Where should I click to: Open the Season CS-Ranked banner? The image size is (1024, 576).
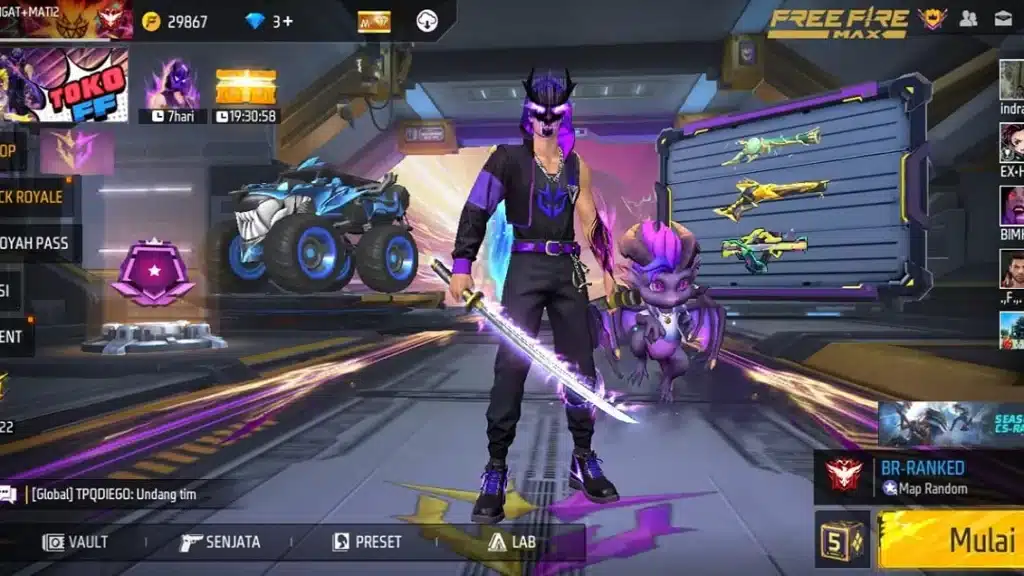[951, 424]
